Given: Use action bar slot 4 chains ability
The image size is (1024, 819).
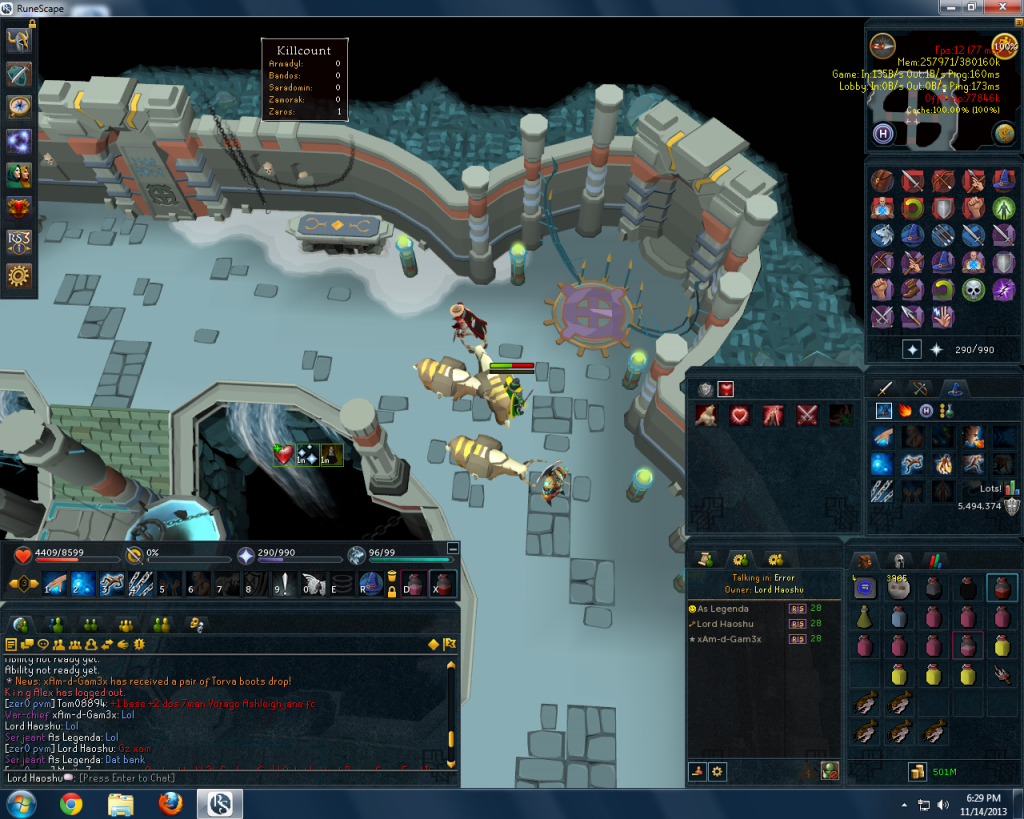Looking at the screenshot, I should pos(138,583).
